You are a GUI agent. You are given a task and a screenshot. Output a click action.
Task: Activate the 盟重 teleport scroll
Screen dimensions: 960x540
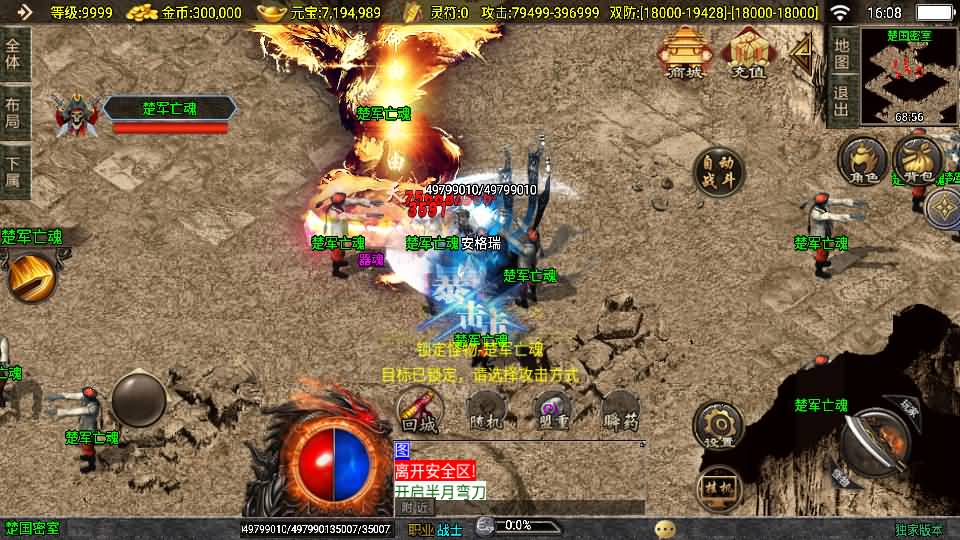[551, 410]
